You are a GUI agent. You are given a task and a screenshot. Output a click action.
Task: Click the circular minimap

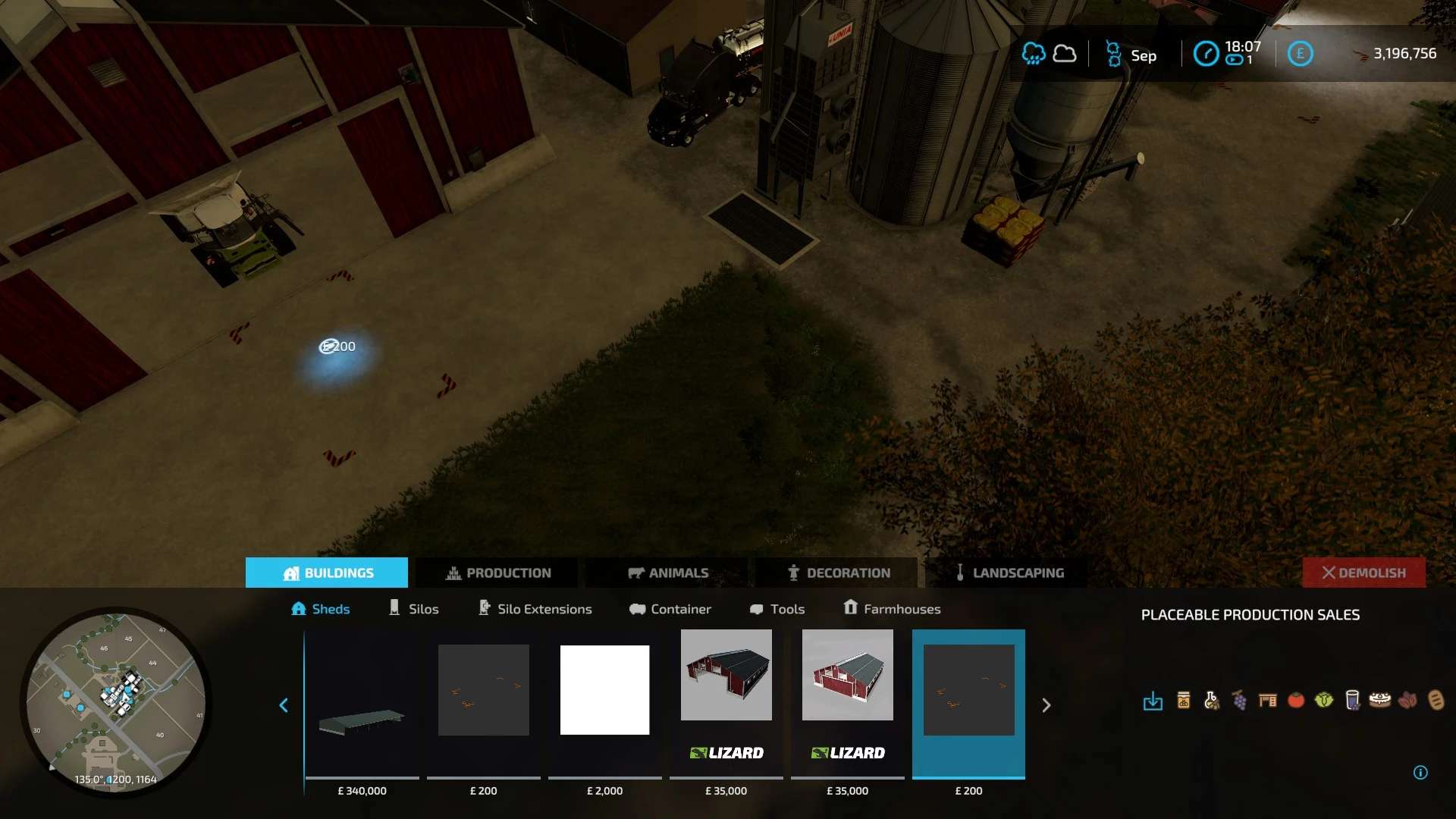(x=115, y=701)
